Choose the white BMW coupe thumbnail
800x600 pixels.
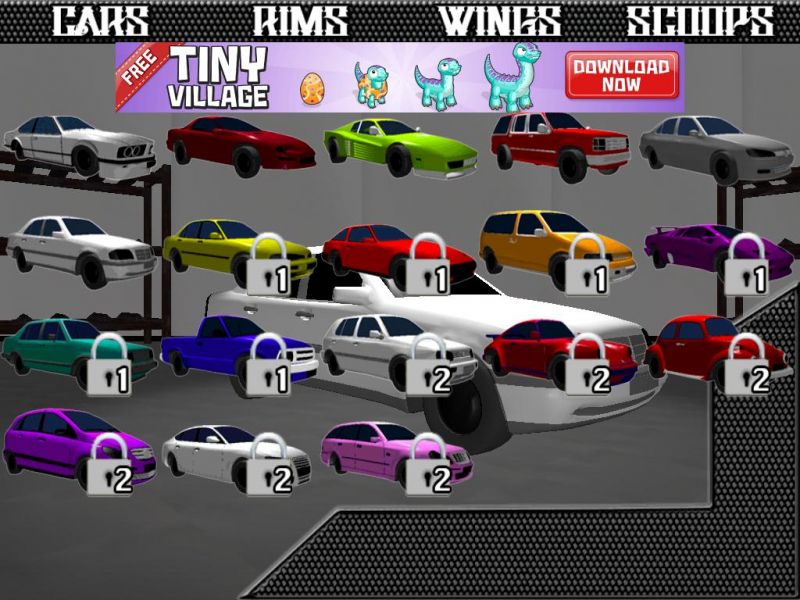(78, 147)
